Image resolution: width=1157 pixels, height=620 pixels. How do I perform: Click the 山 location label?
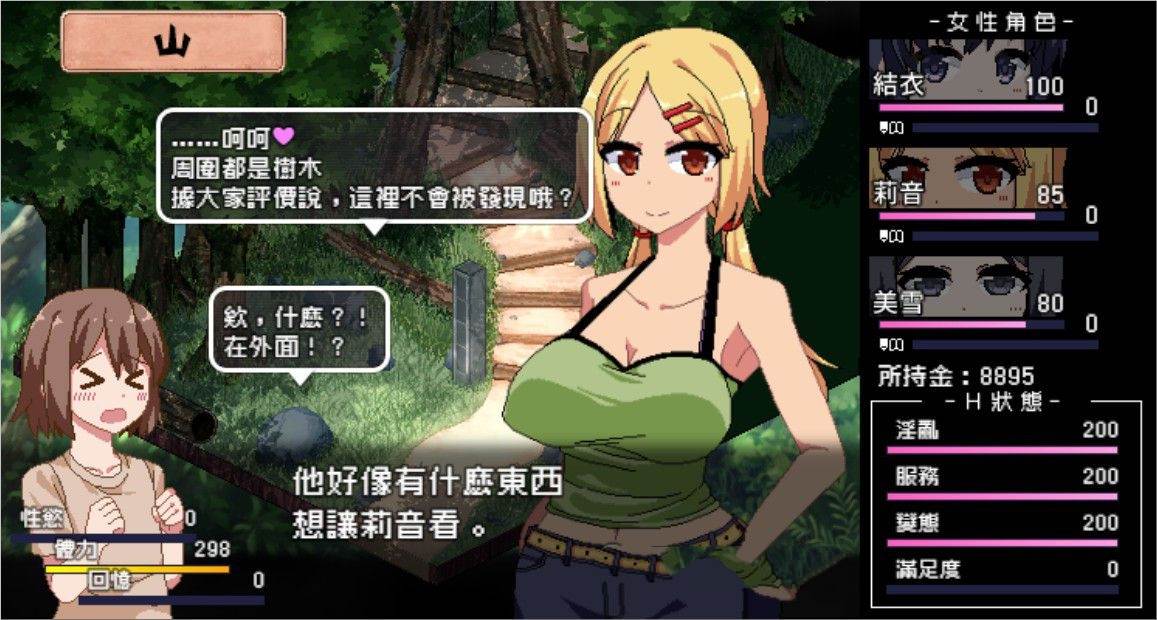[x=173, y=42]
